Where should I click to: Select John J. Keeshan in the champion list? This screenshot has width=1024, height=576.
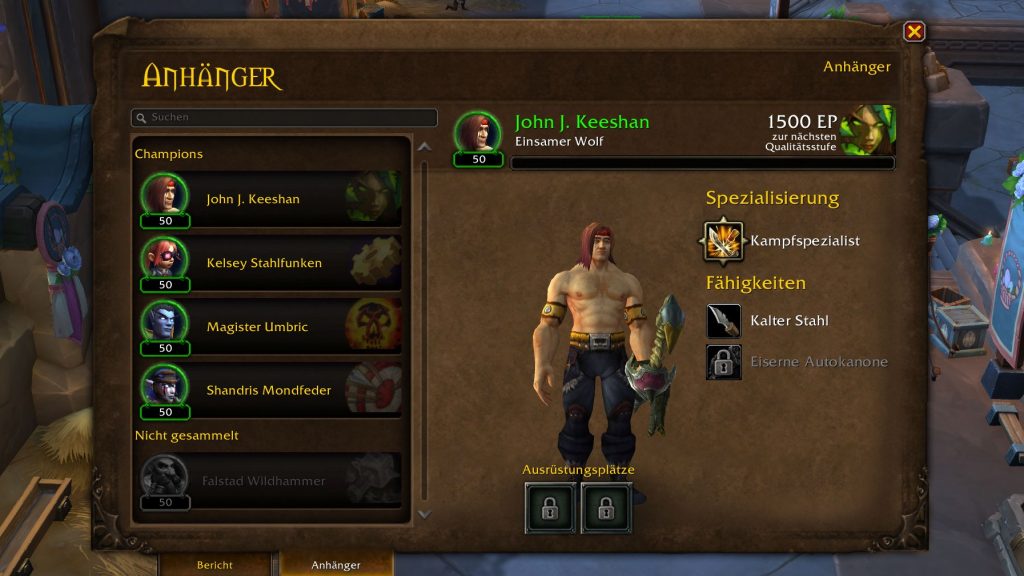pyautogui.click(x=271, y=199)
